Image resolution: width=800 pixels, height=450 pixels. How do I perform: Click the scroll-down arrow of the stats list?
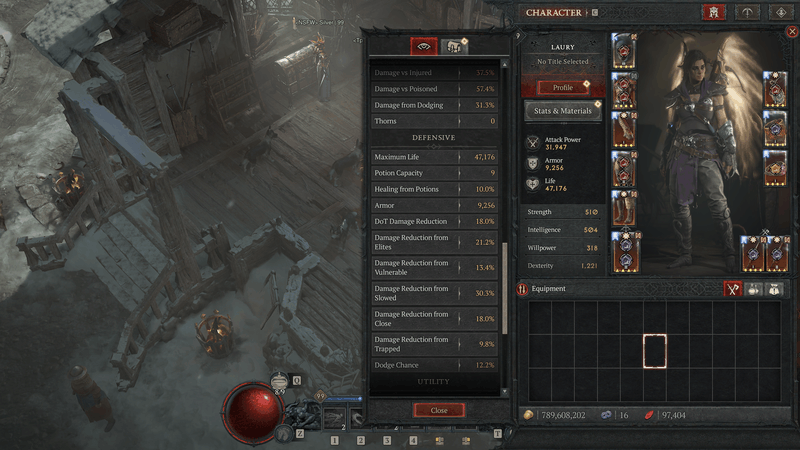click(x=505, y=391)
